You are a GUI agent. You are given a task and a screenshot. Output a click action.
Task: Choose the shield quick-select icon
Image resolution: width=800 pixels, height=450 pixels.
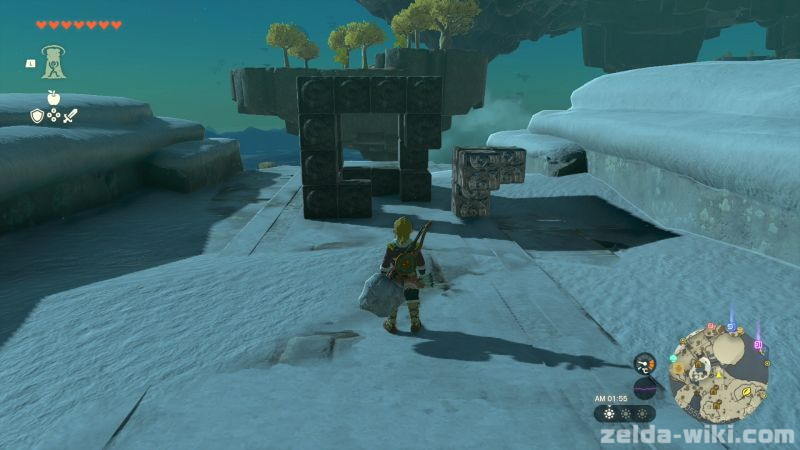[37, 116]
